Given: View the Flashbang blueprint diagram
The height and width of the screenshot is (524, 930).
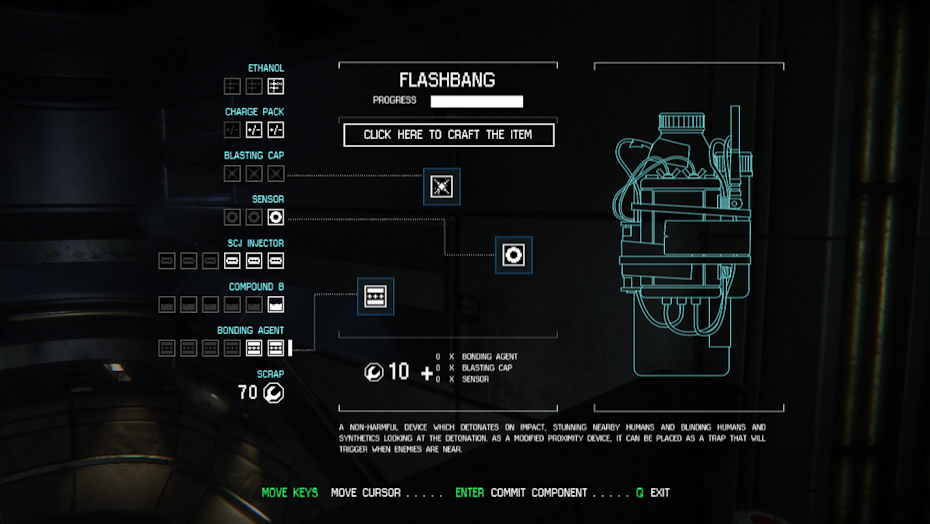Looking at the screenshot, I should click(x=688, y=238).
